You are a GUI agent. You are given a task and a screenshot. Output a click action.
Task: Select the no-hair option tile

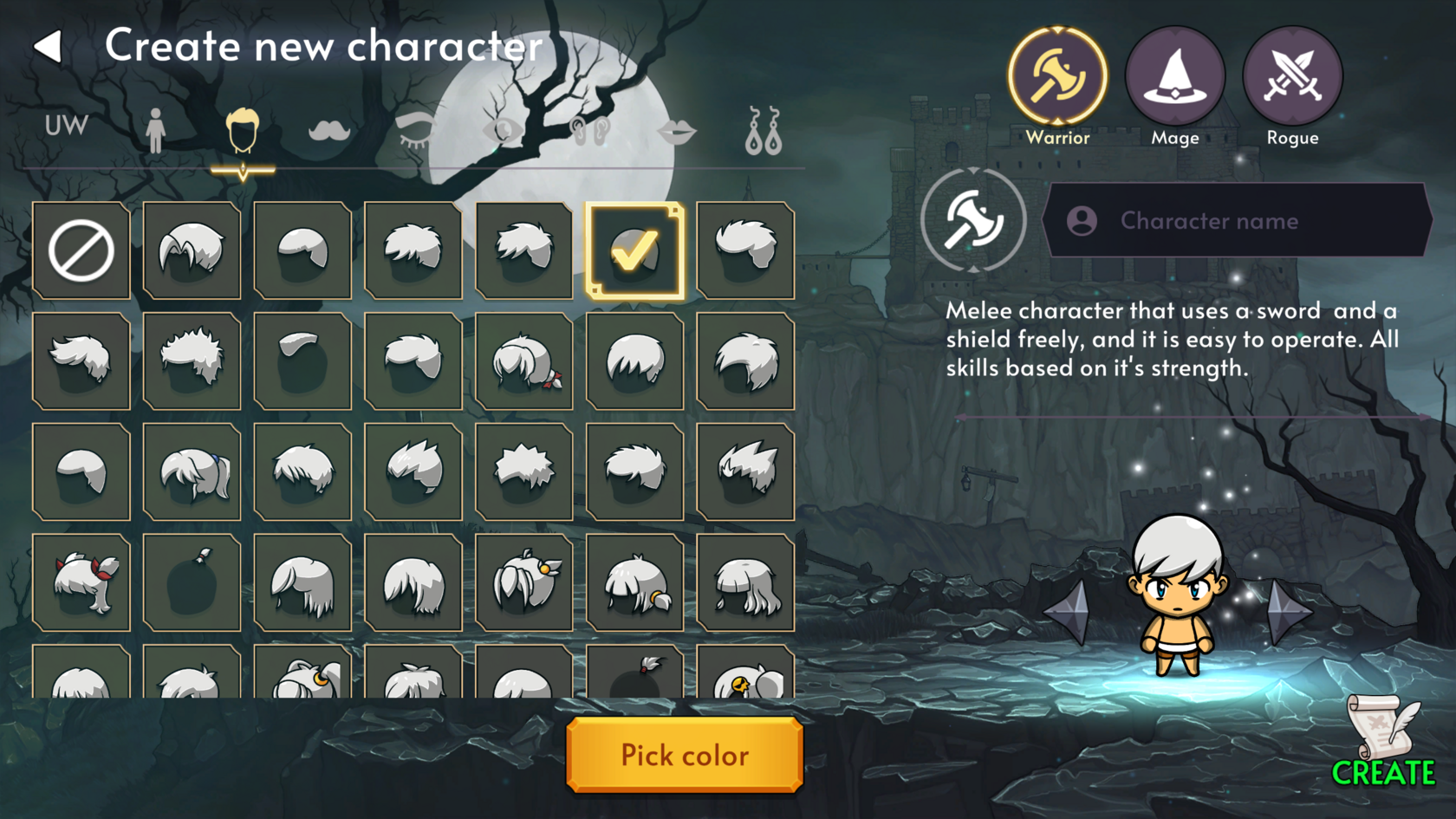pos(81,250)
